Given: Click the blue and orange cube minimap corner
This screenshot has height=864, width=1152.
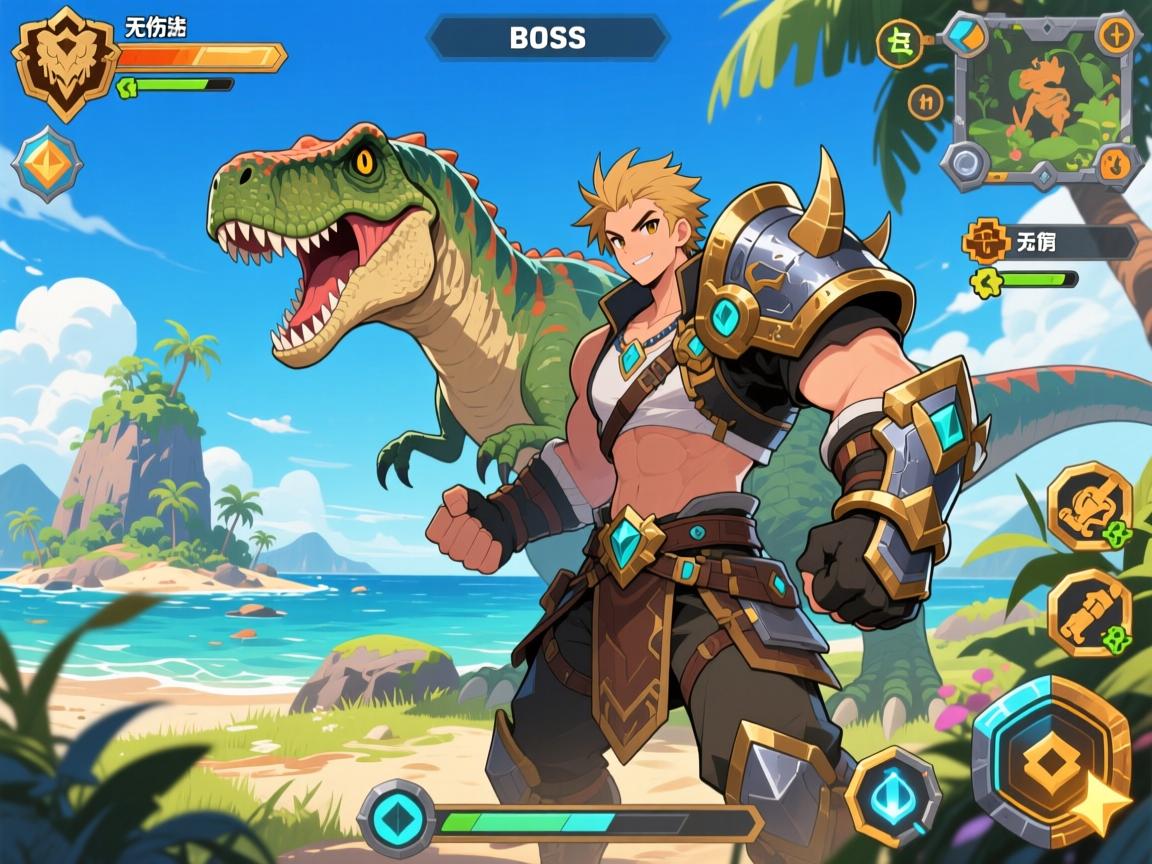Looking at the screenshot, I should pyautogui.click(x=967, y=35).
